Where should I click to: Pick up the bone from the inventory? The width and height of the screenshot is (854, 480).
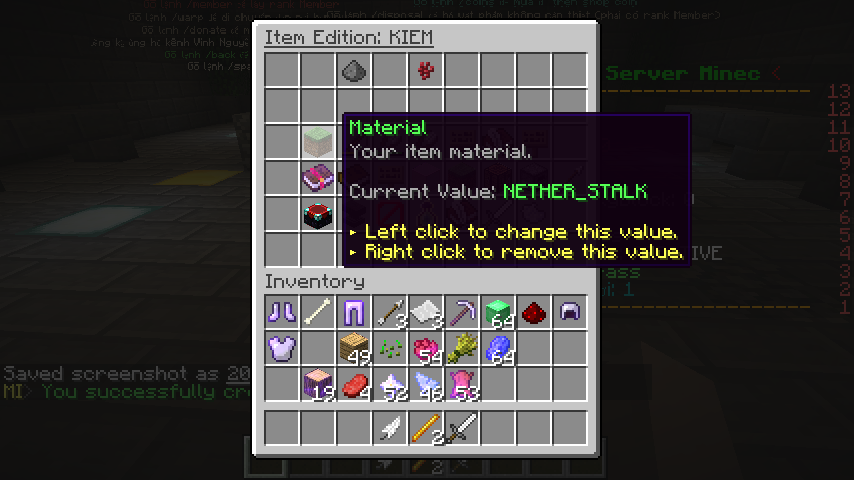tap(317, 312)
